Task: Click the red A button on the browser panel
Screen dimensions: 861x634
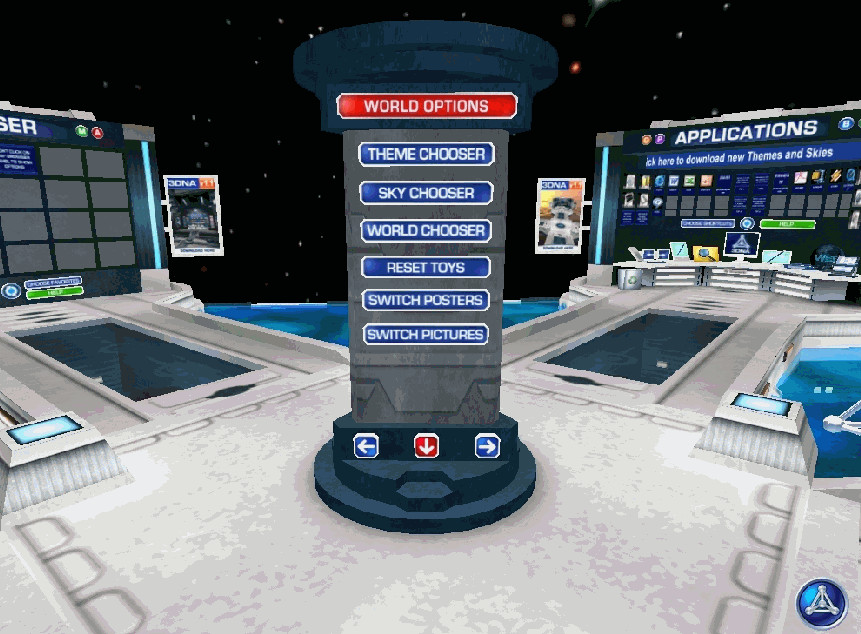Action: (97, 132)
